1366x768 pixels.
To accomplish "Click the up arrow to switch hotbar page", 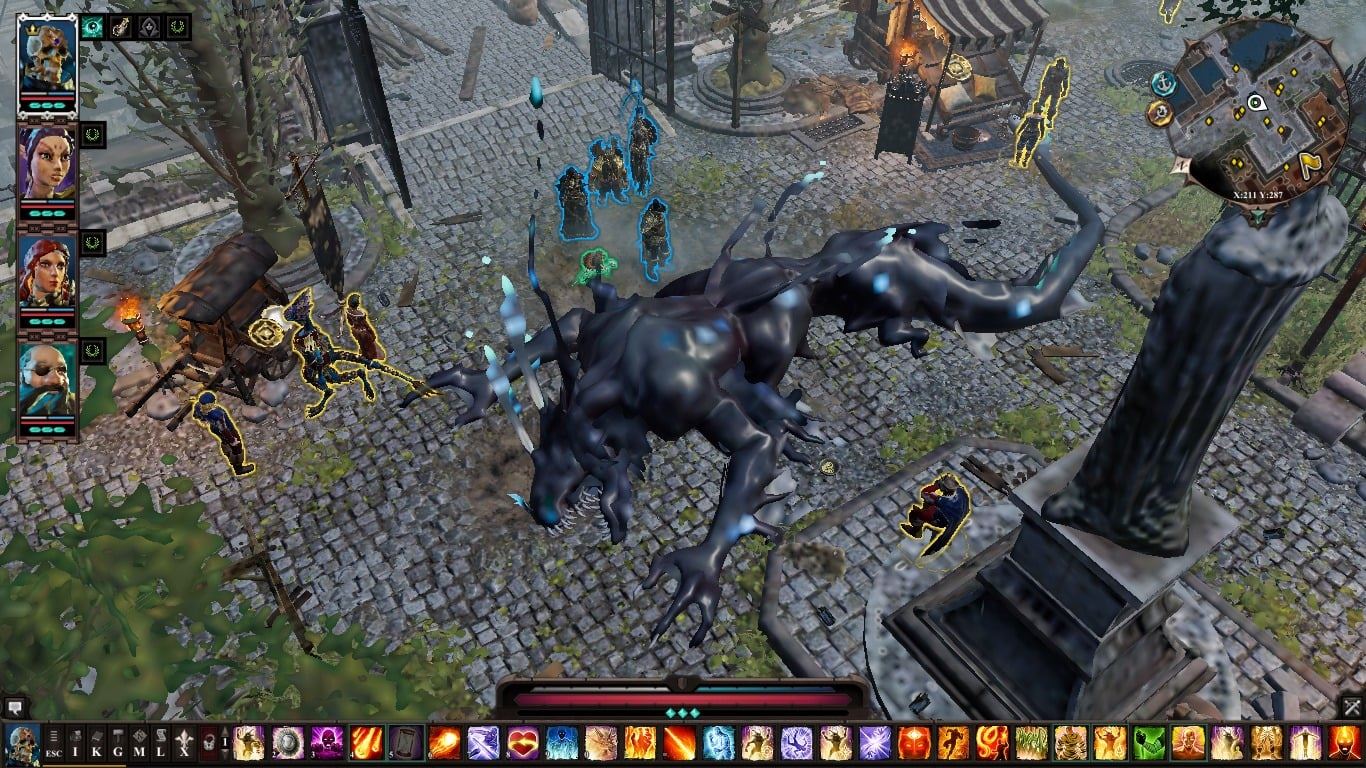I will coord(224,731).
